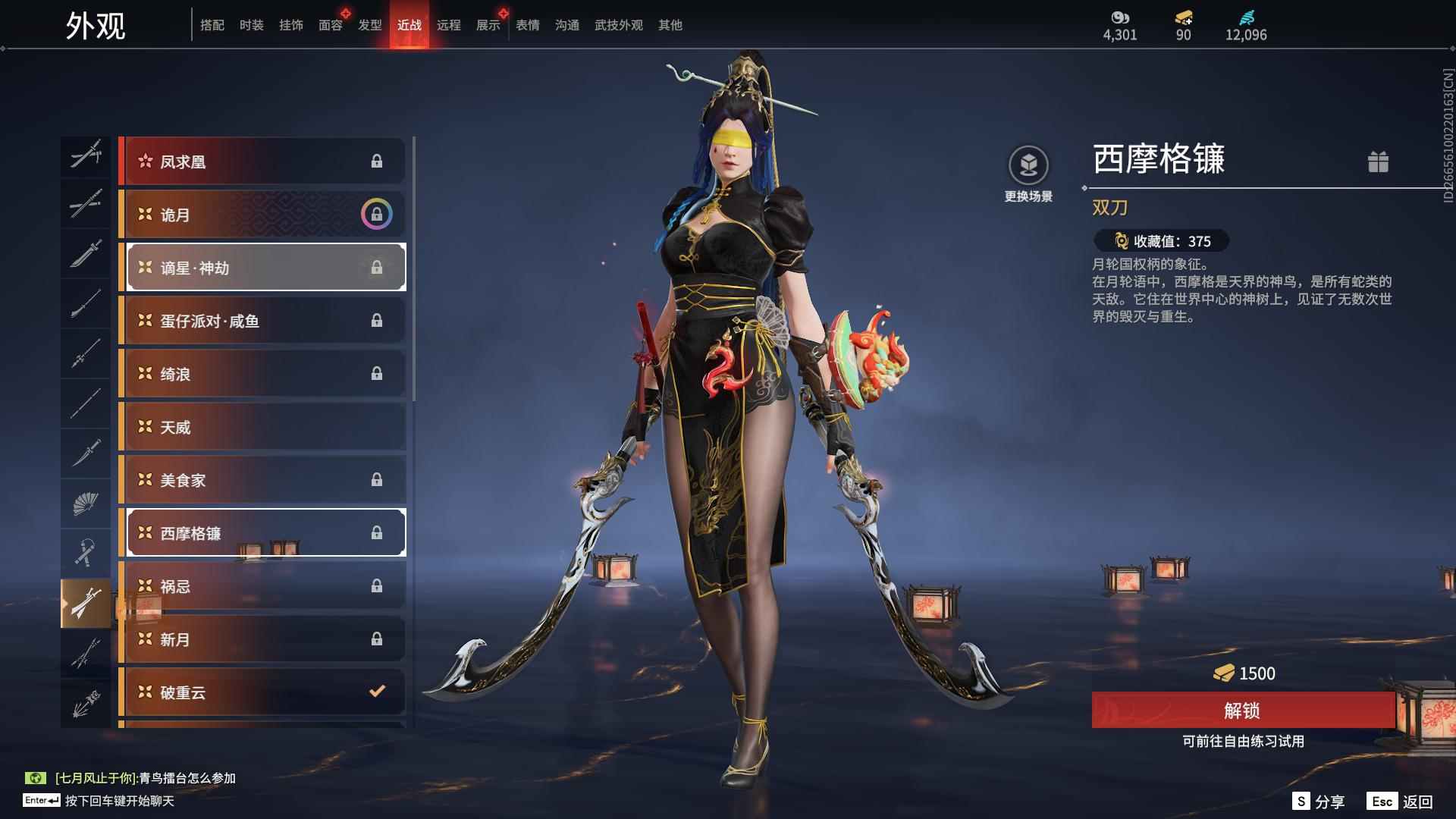The height and width of the screenshot is (819, 1456).
Task: Select the 新月 skin in the list
Action: point(262,639)
